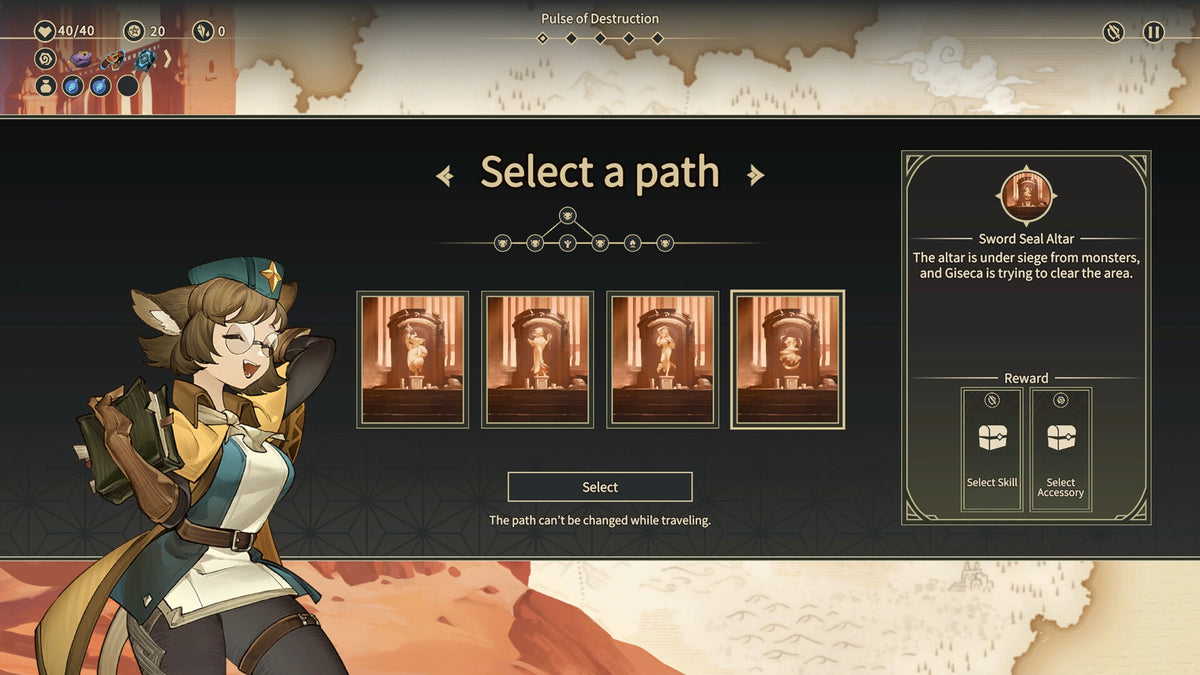Select the spade-shaped node on route map
Screen dimensions: 1200x675
632,243
